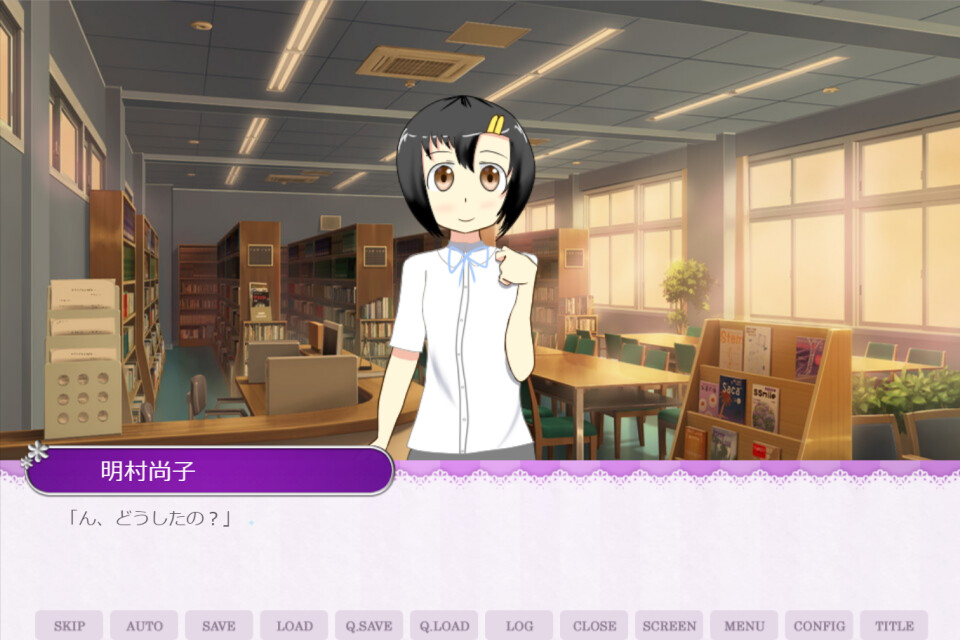Open the MENU
Screen dimensions: 960x640
coord(744,626)
